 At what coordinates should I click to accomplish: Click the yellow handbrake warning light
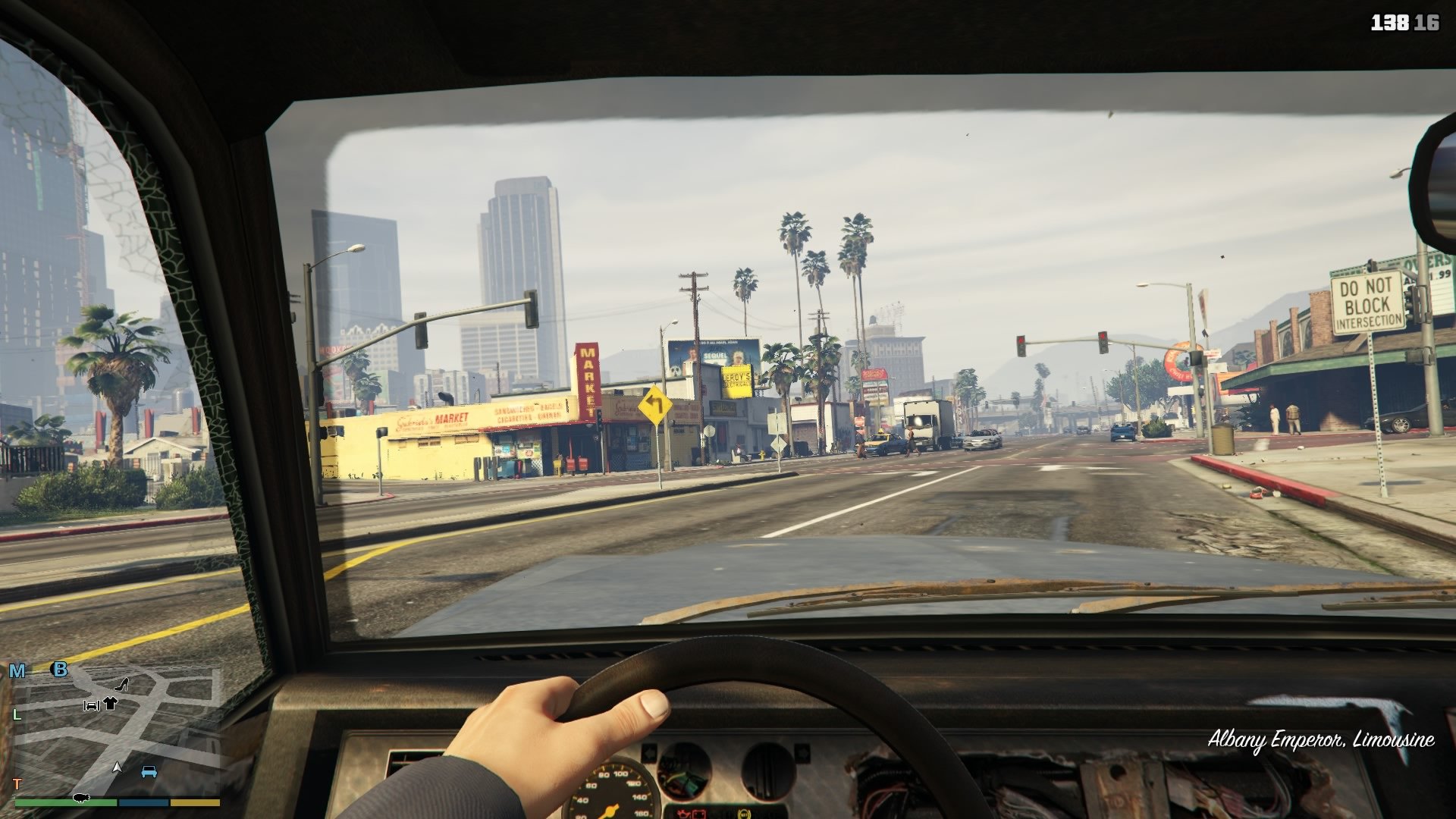[x=743, y=814]
